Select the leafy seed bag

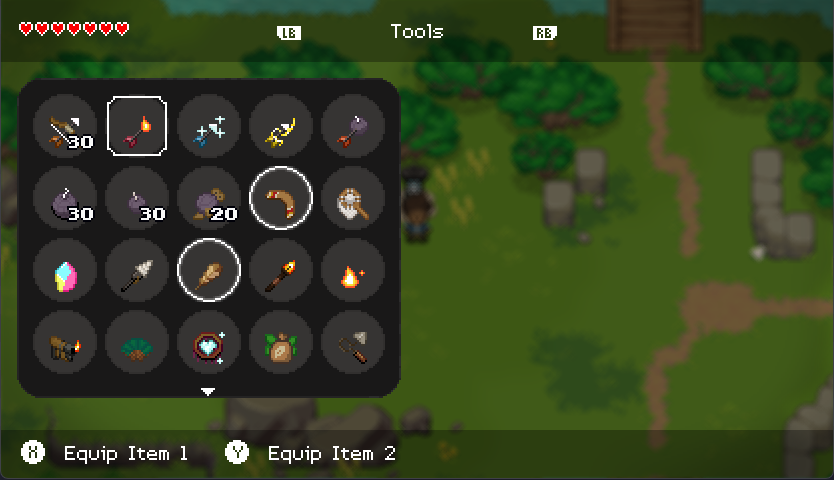point(281,343)
